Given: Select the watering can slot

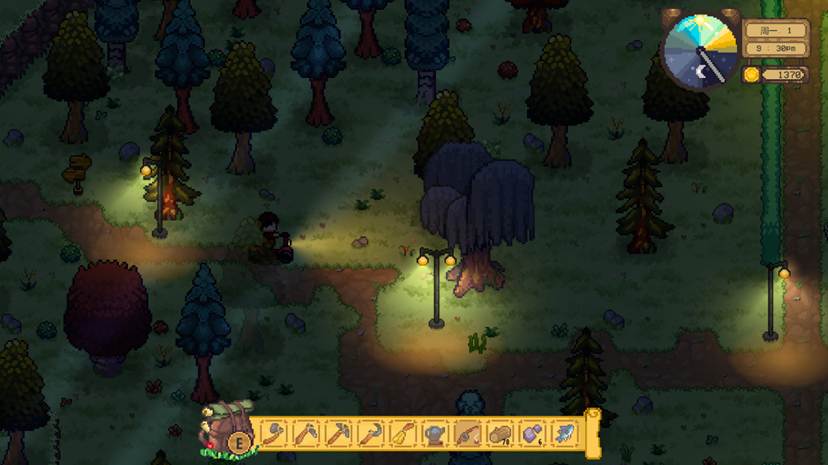Looking at the screenshot, I should [x=435, y=434].
